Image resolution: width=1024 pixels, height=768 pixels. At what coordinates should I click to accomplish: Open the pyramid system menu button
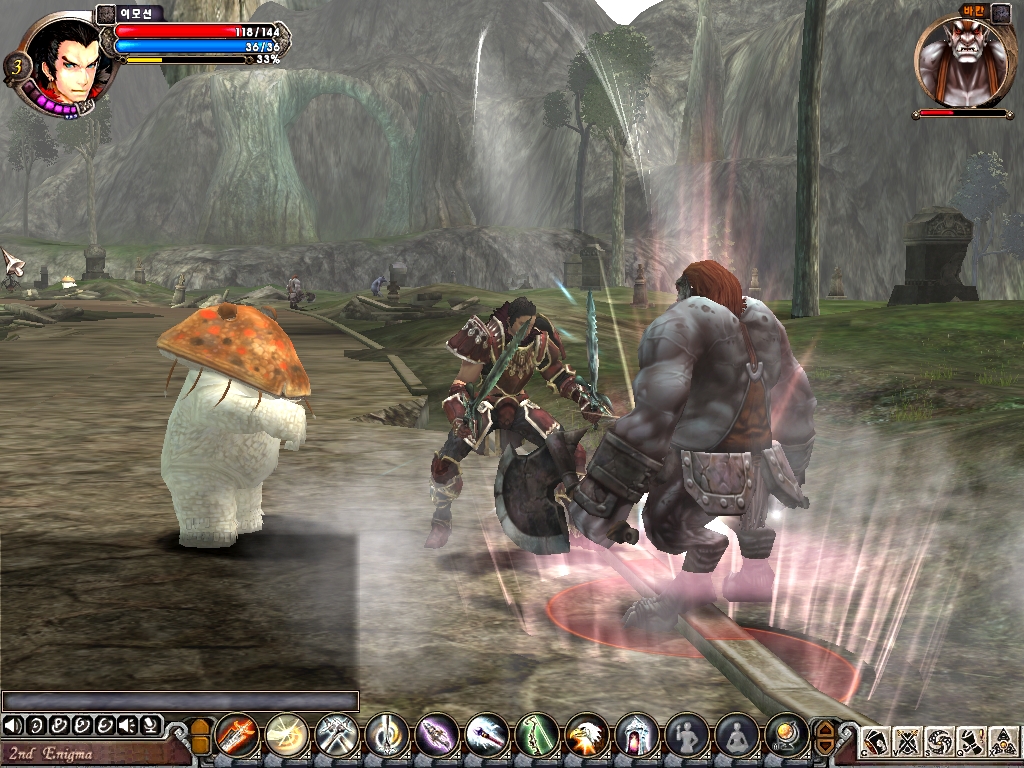point(1002,743)
